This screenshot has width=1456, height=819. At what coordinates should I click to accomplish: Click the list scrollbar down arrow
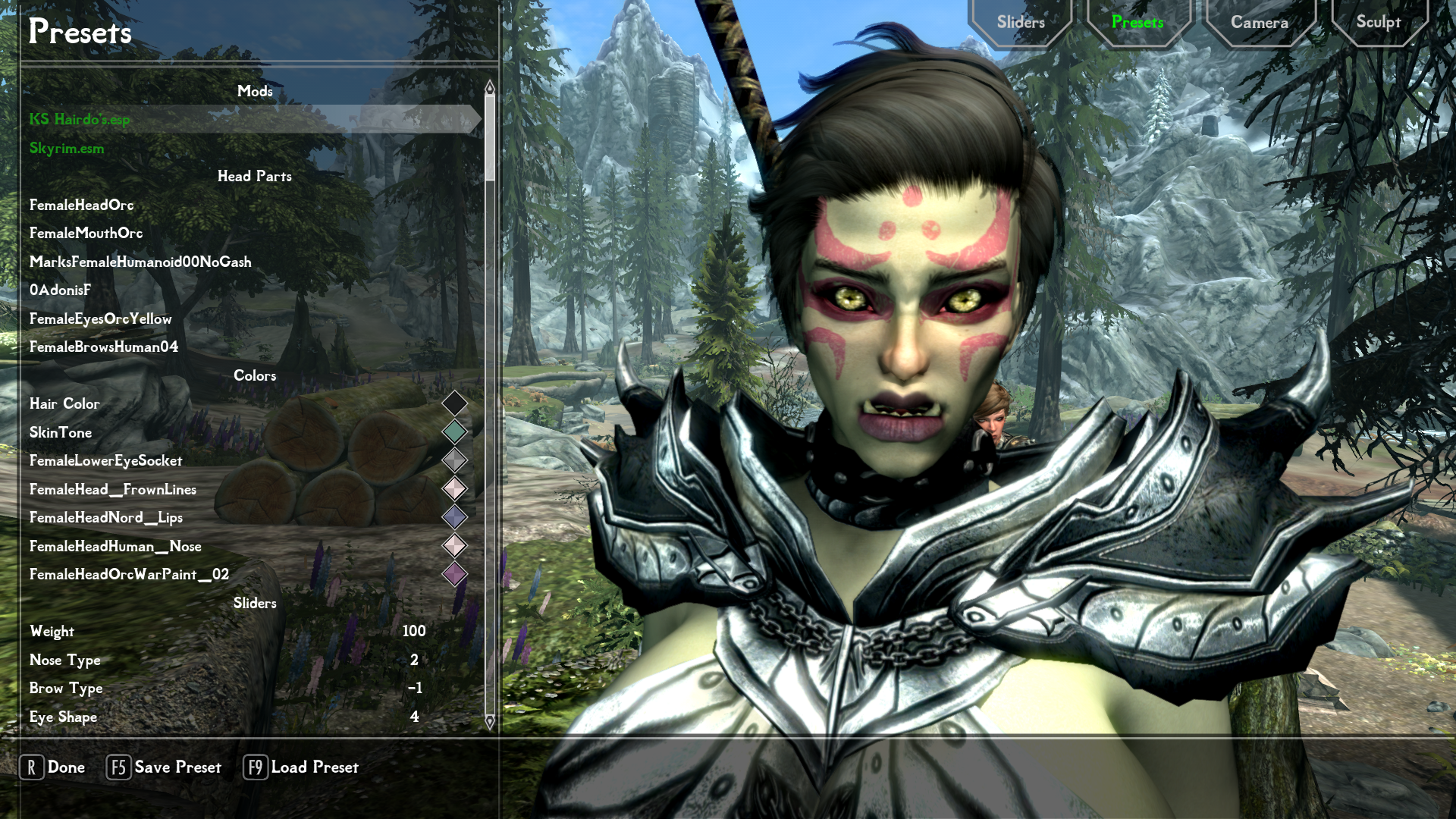pos(490,722)
